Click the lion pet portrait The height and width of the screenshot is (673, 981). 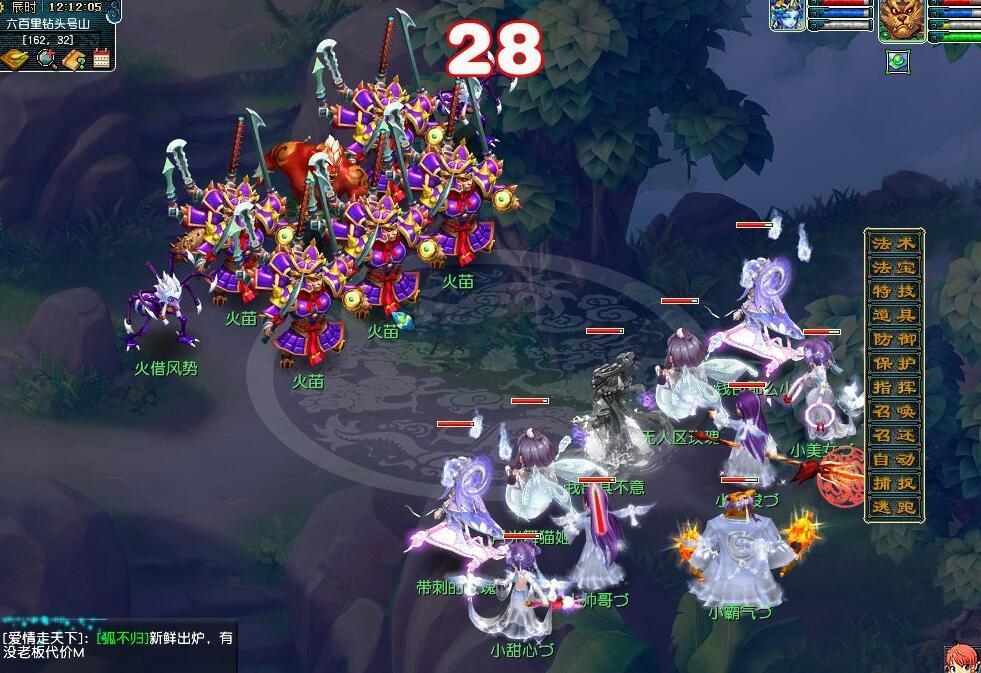[x=900, y=18]
